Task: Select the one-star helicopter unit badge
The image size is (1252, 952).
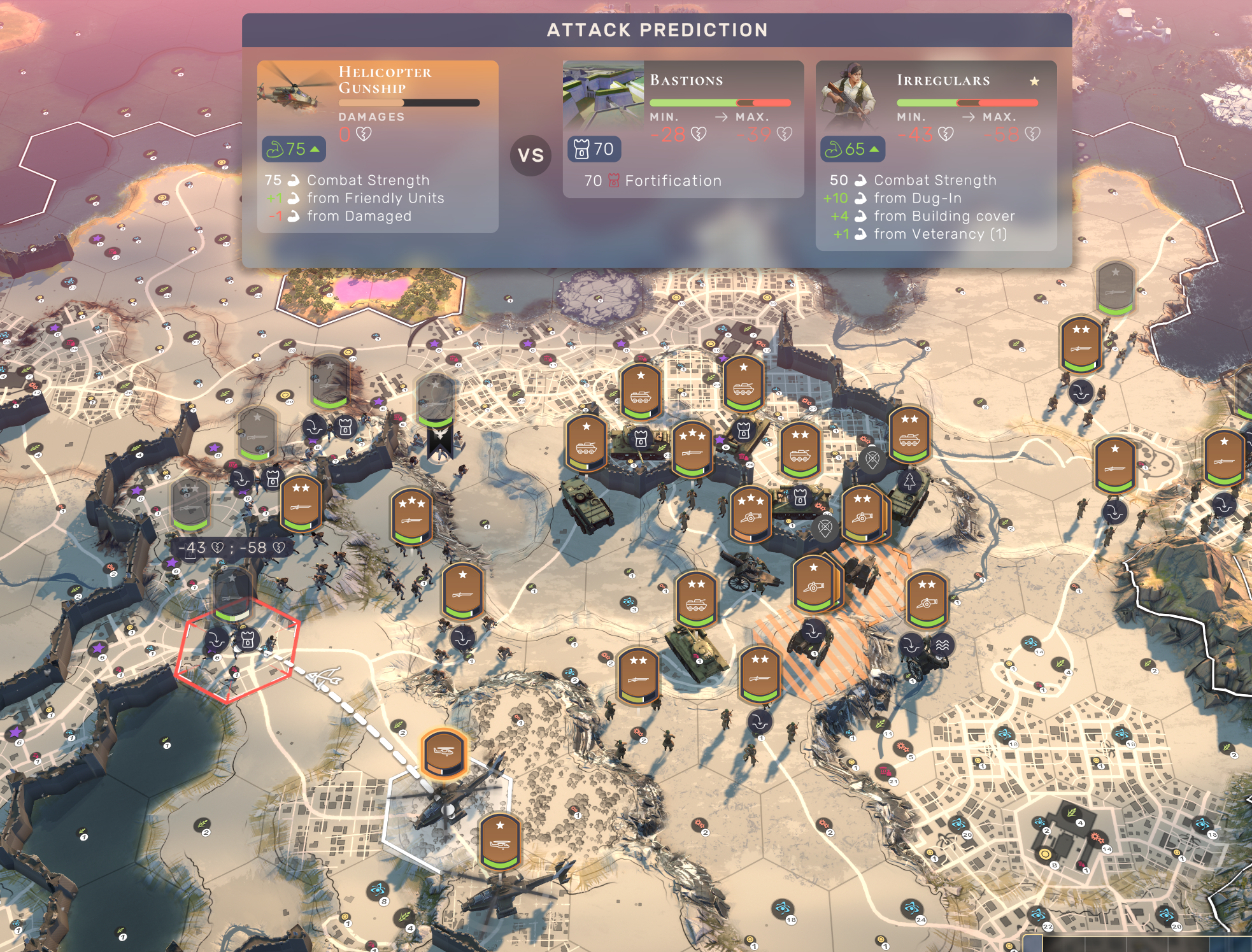Action: coord(500,842)
